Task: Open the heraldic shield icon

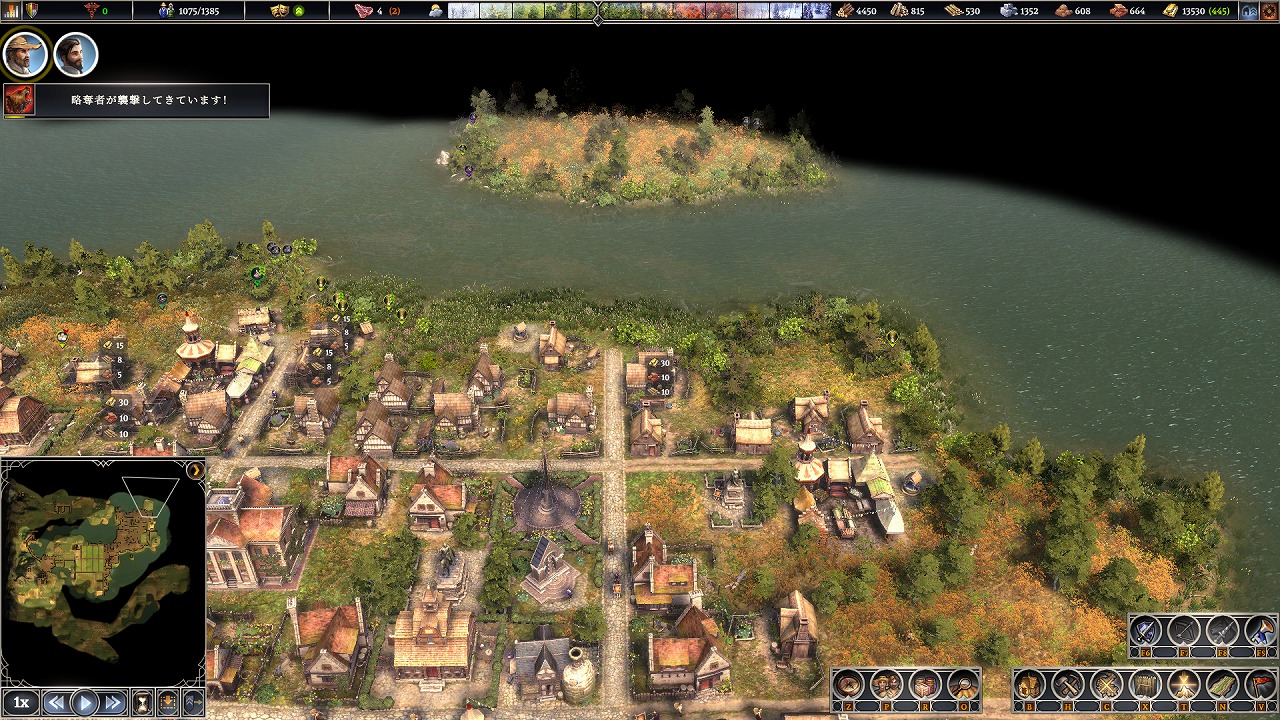Action: tap(31, 11)
